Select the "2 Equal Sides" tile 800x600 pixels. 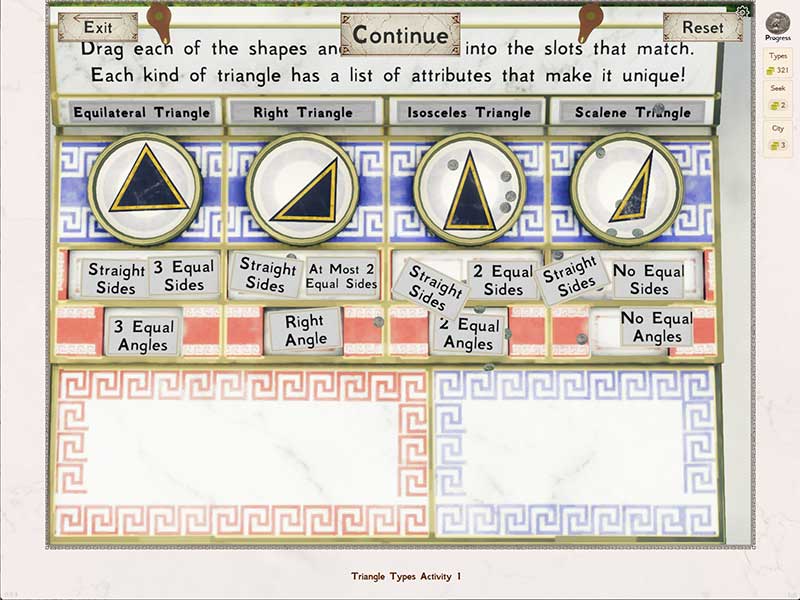(502, 280)
